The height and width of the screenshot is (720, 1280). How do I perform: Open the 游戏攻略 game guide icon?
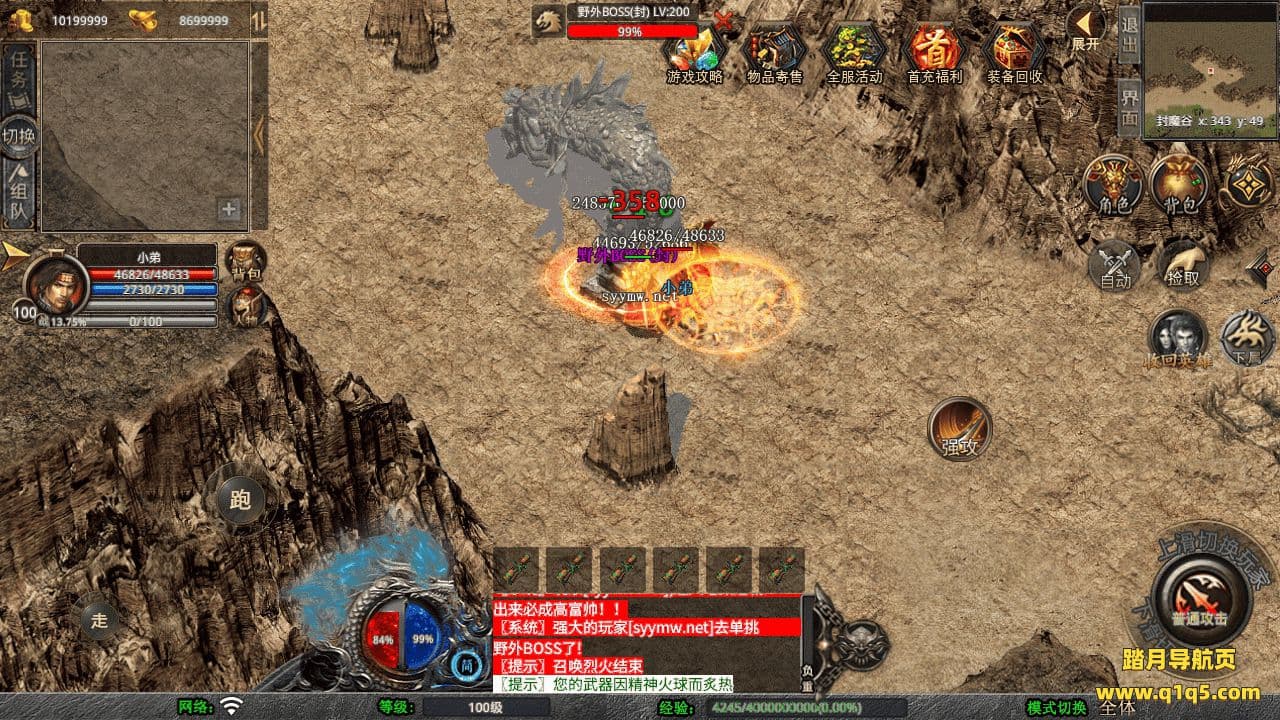[x=695, y=53]
